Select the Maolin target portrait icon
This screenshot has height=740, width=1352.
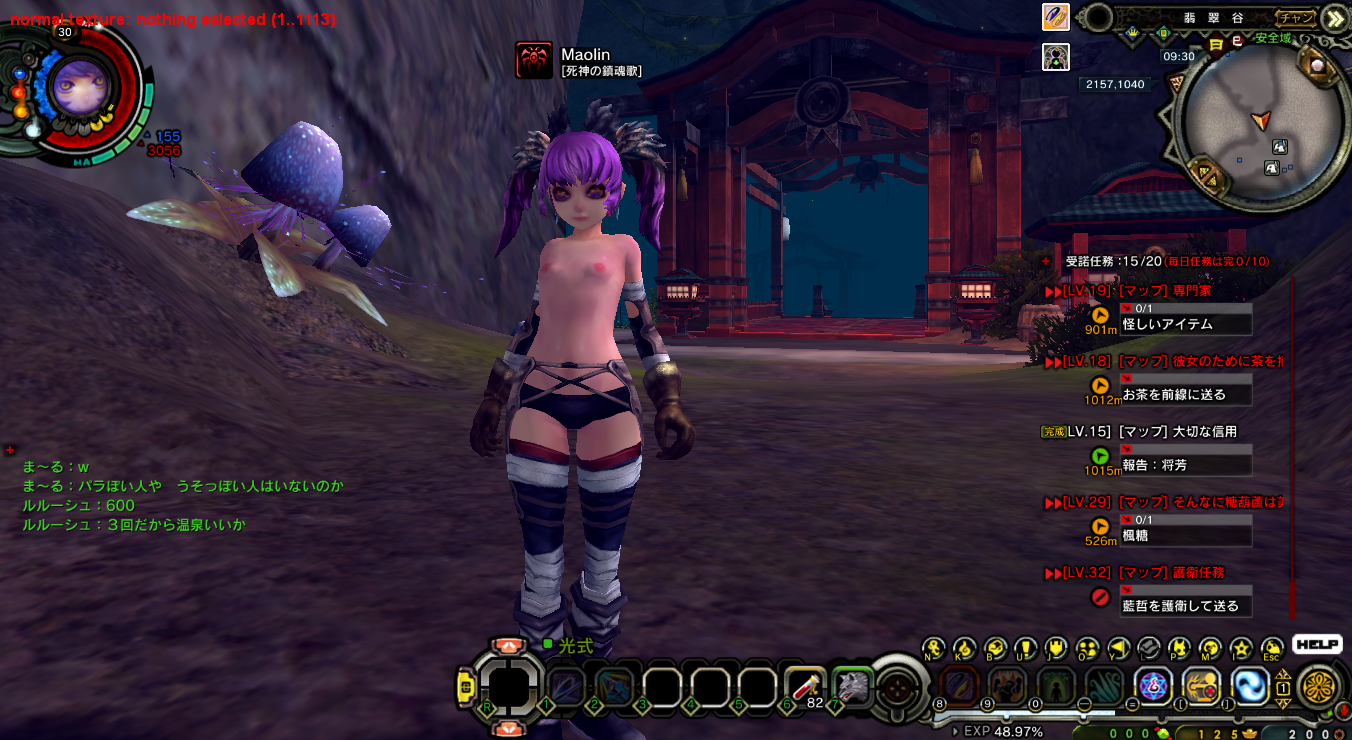pyautogui.click(x=534, y=60)
